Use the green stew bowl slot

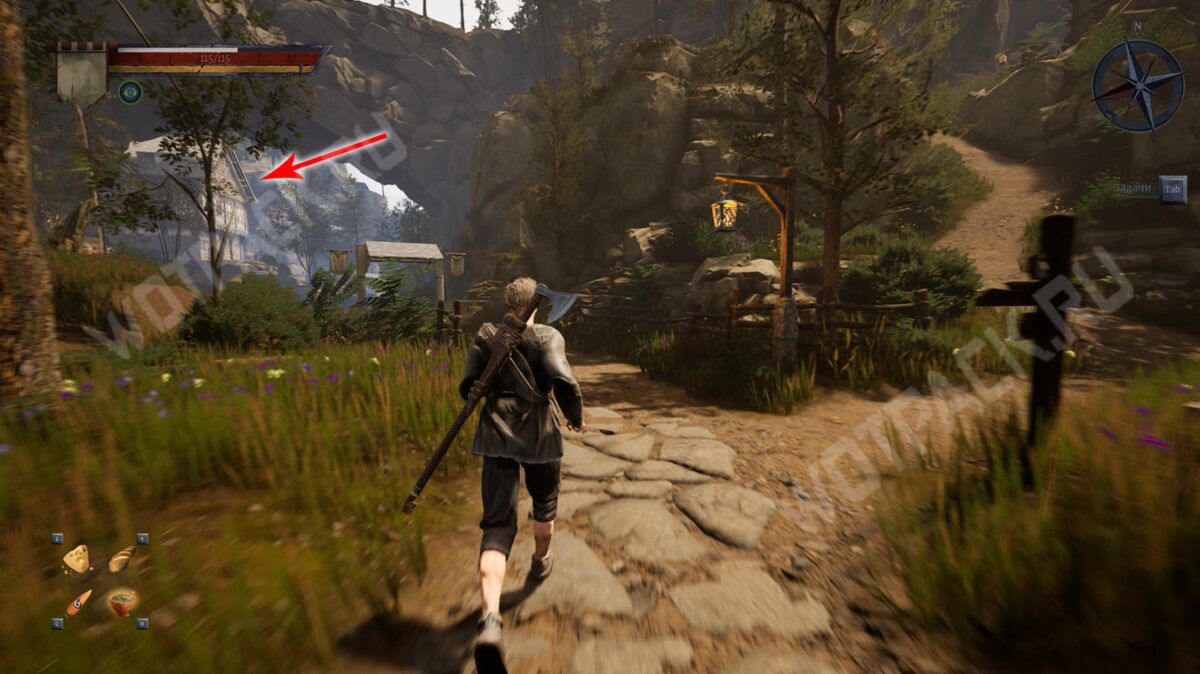(122, 602)
